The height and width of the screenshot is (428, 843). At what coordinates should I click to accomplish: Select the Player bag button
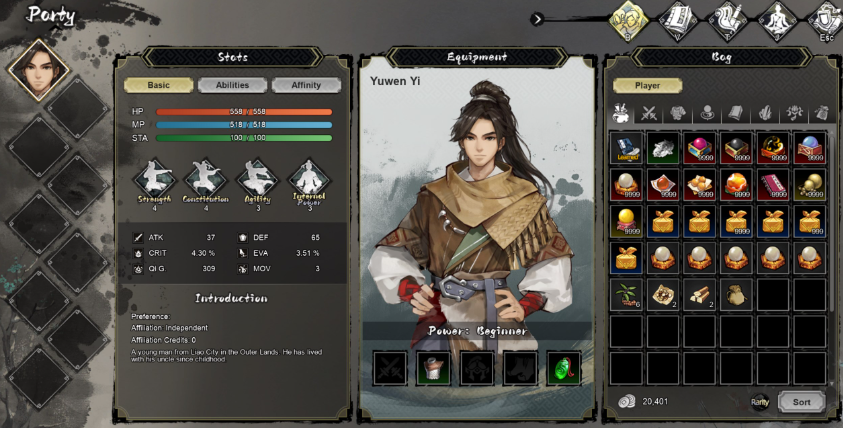(x=647, y=86)
